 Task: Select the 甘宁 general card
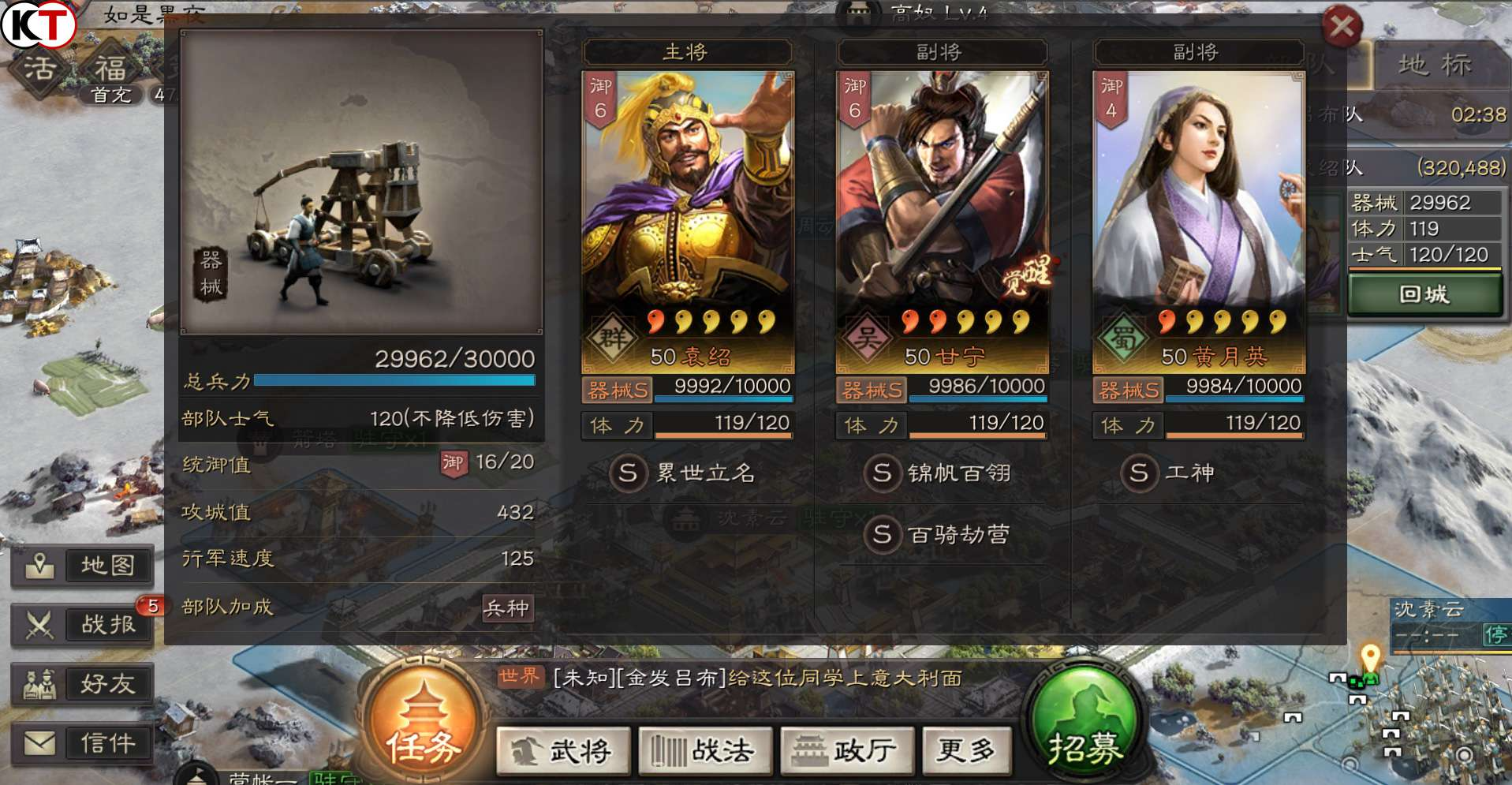point(942,221)
